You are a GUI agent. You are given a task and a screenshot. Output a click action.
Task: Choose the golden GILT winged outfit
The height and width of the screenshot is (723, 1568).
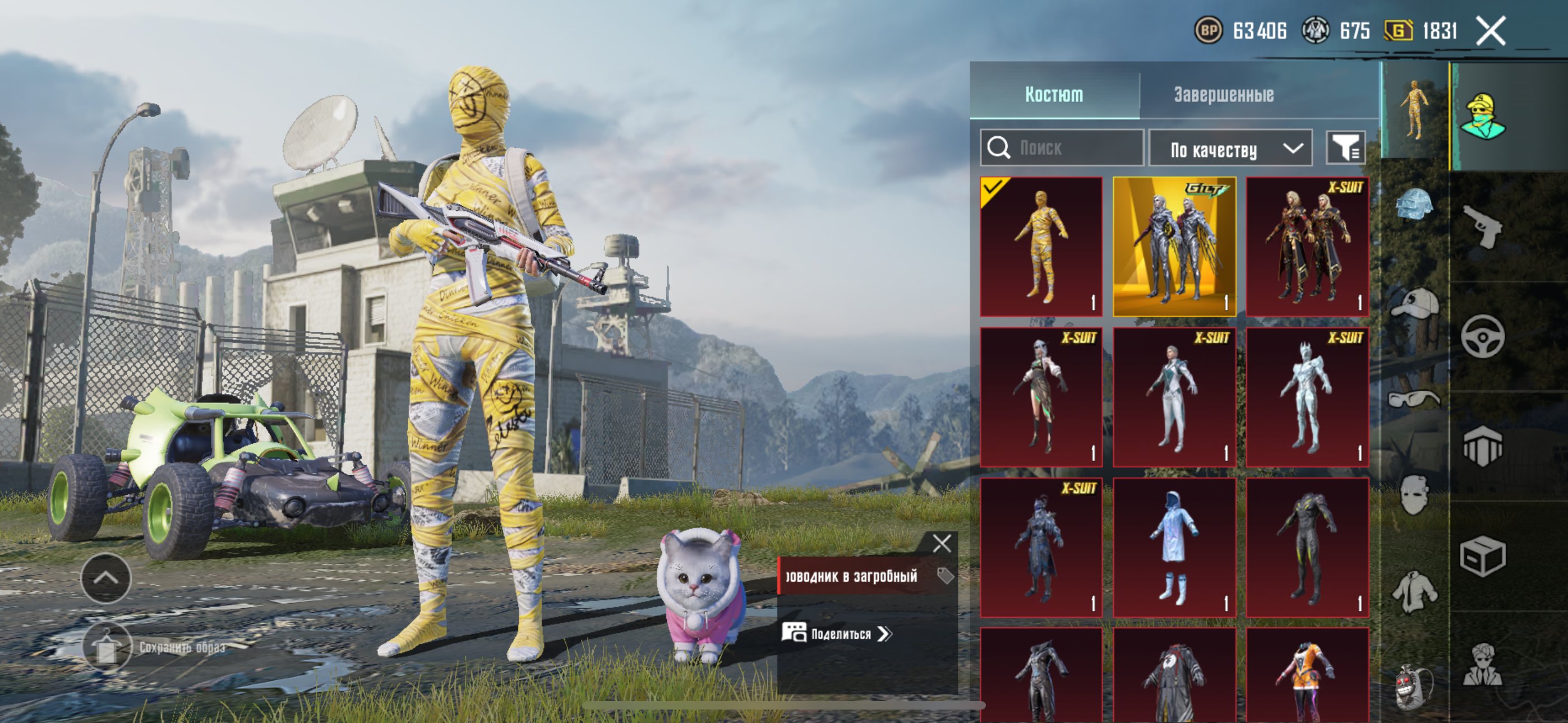click(1174, 247)
